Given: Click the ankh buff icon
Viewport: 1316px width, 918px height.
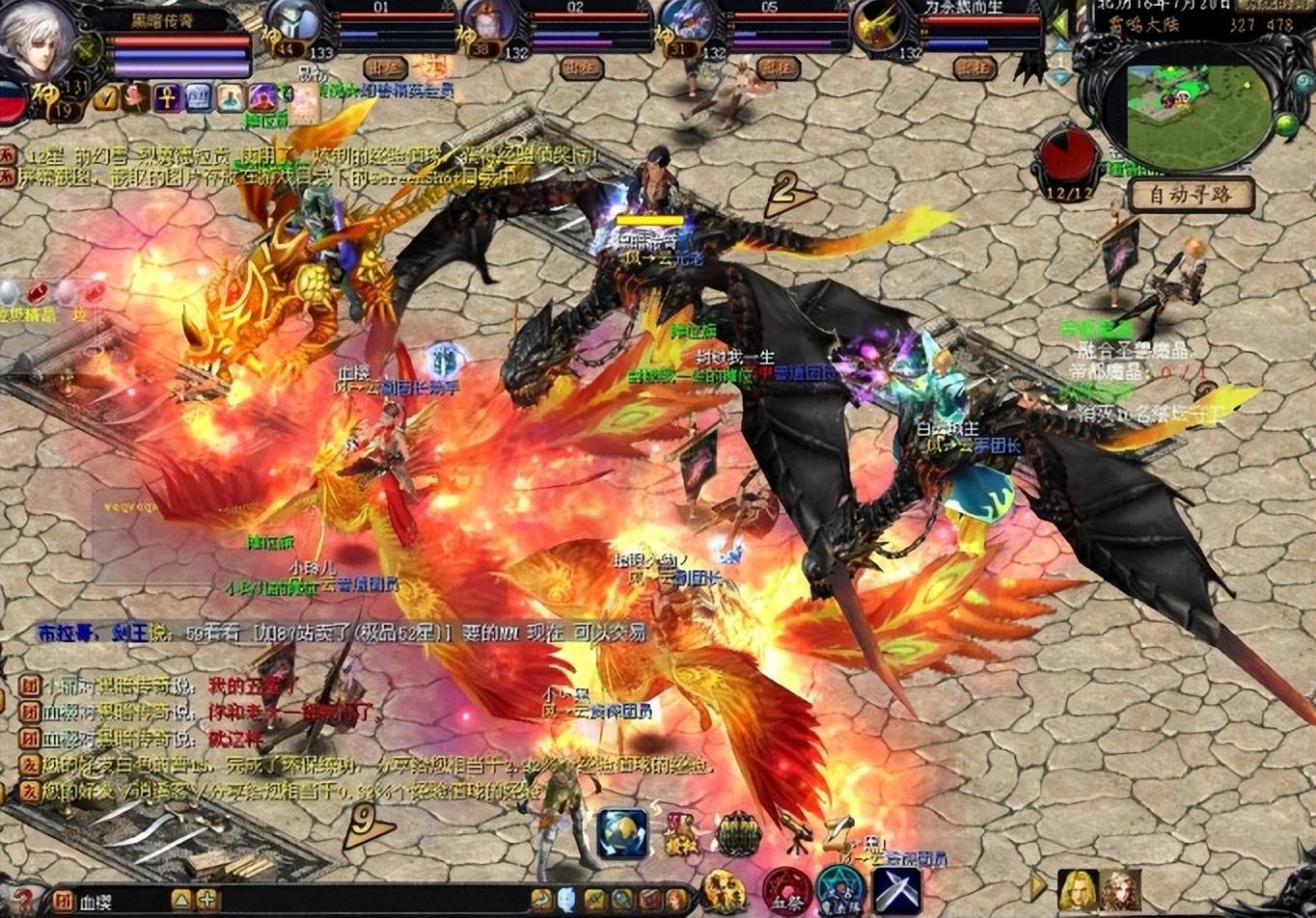Looking at the screenshot, I should (x=168, y=96).
